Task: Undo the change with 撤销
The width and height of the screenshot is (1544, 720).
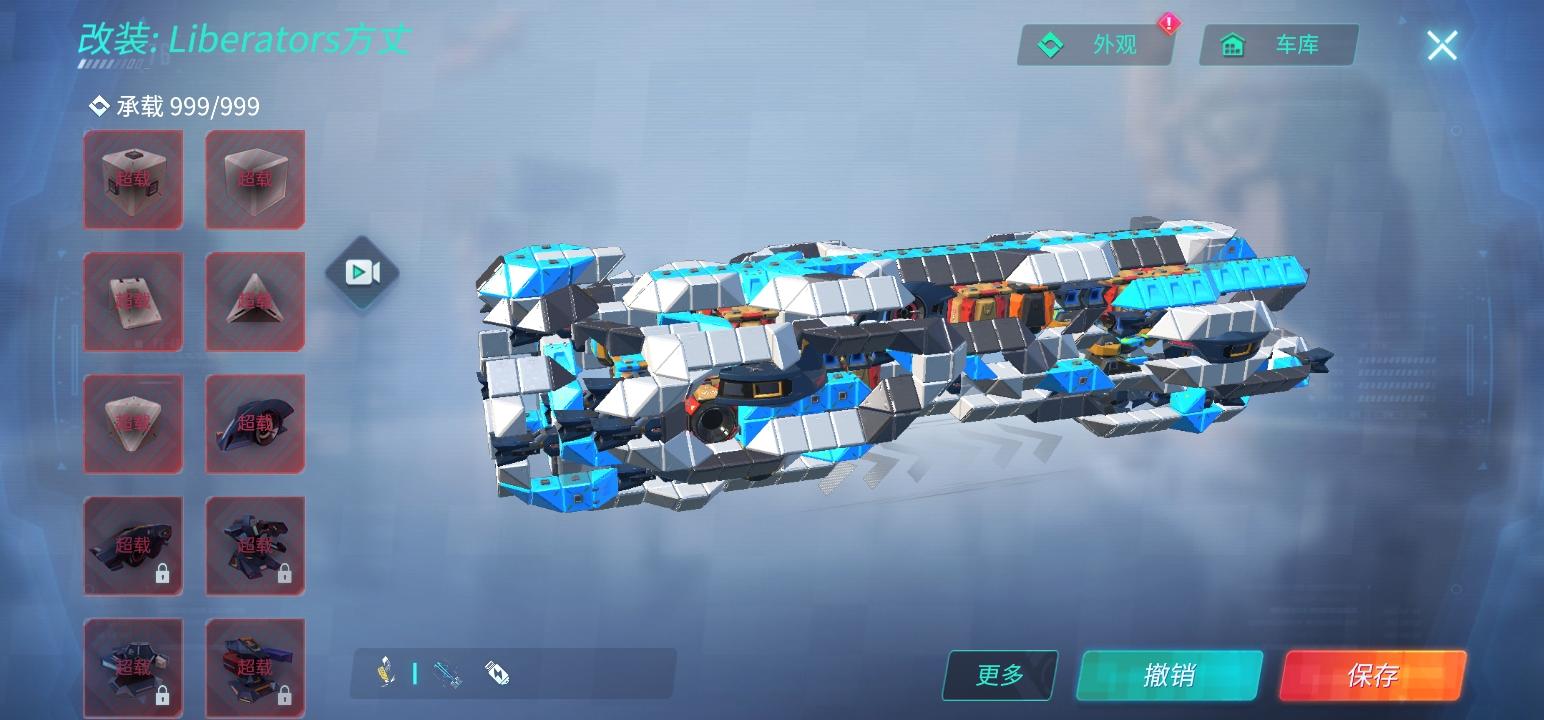Action: coord(1168,675)
